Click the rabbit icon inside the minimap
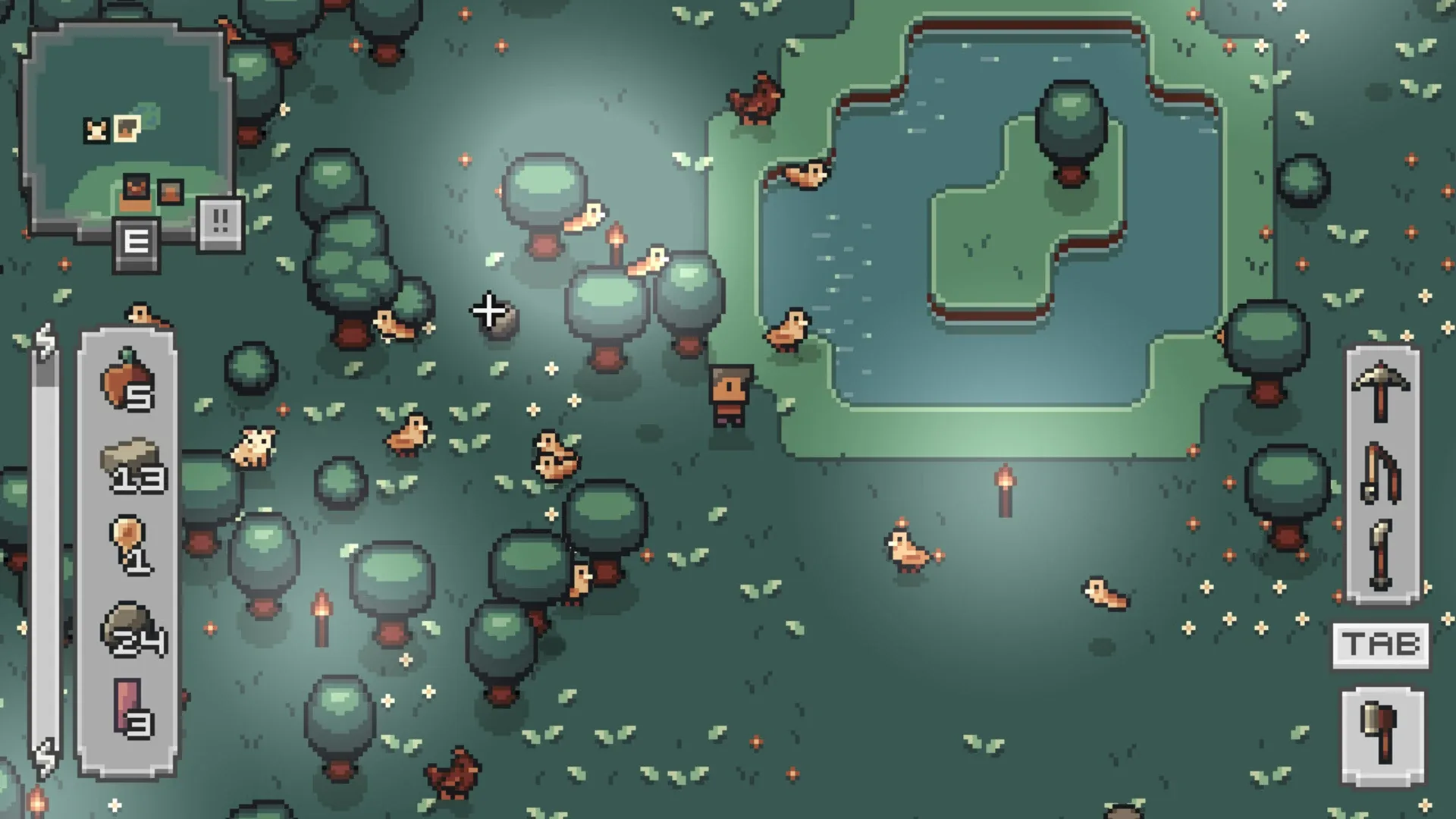Viewport: 1456px width, 819px height. [x=95, y=129]
